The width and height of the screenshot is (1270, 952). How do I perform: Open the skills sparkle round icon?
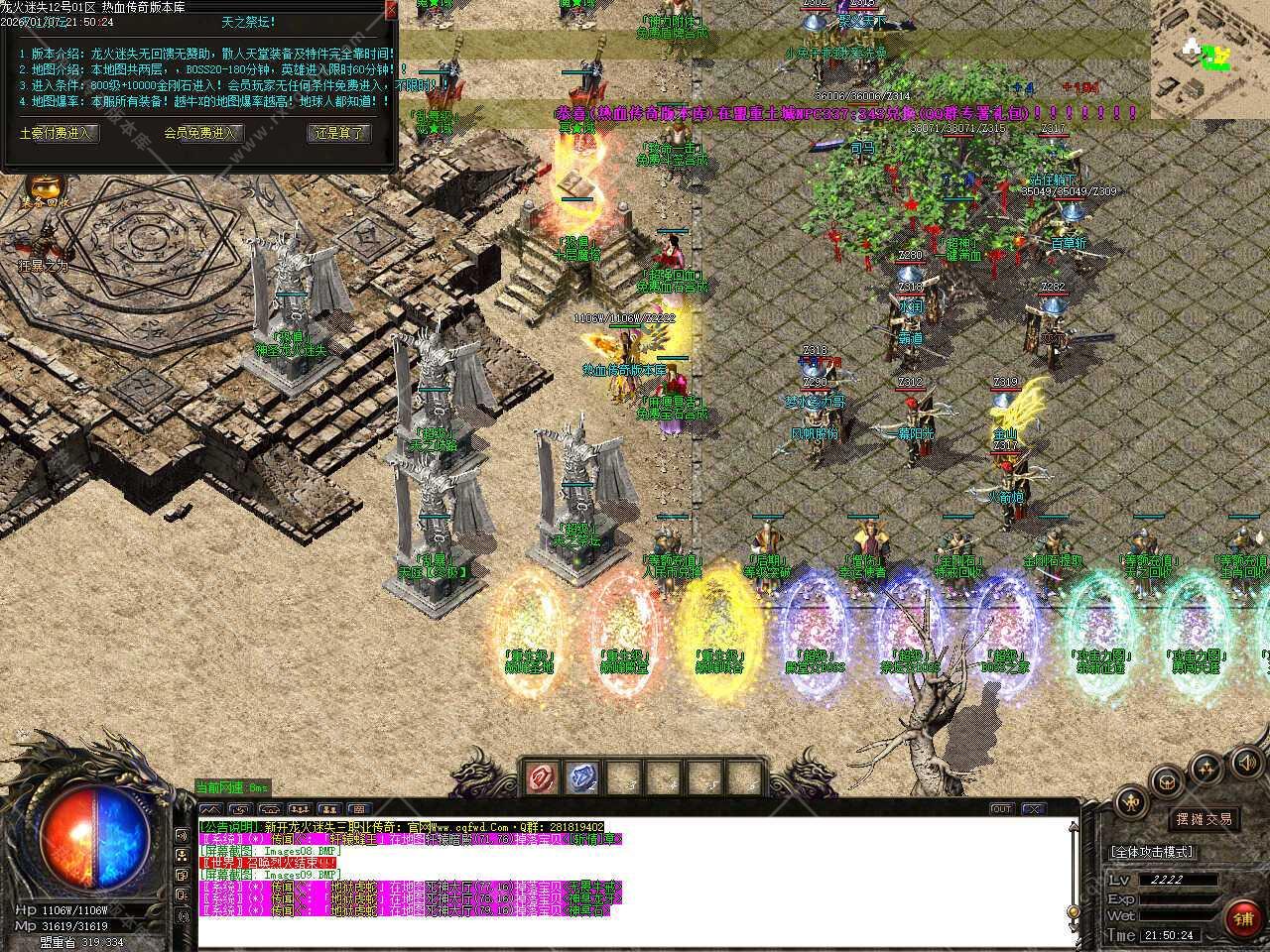click(1206, 767)
